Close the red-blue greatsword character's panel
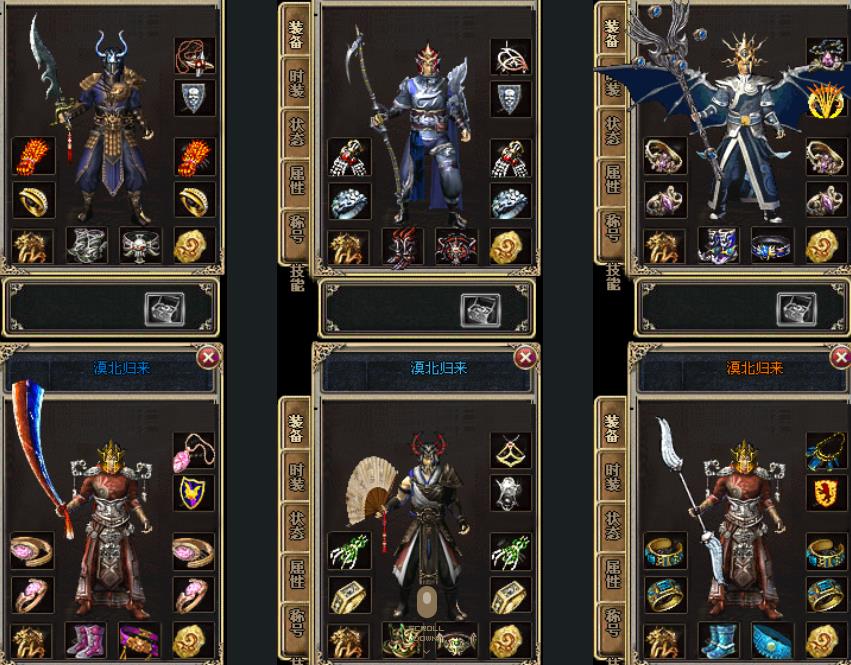 pyautogui.click(x=208, y=358)
